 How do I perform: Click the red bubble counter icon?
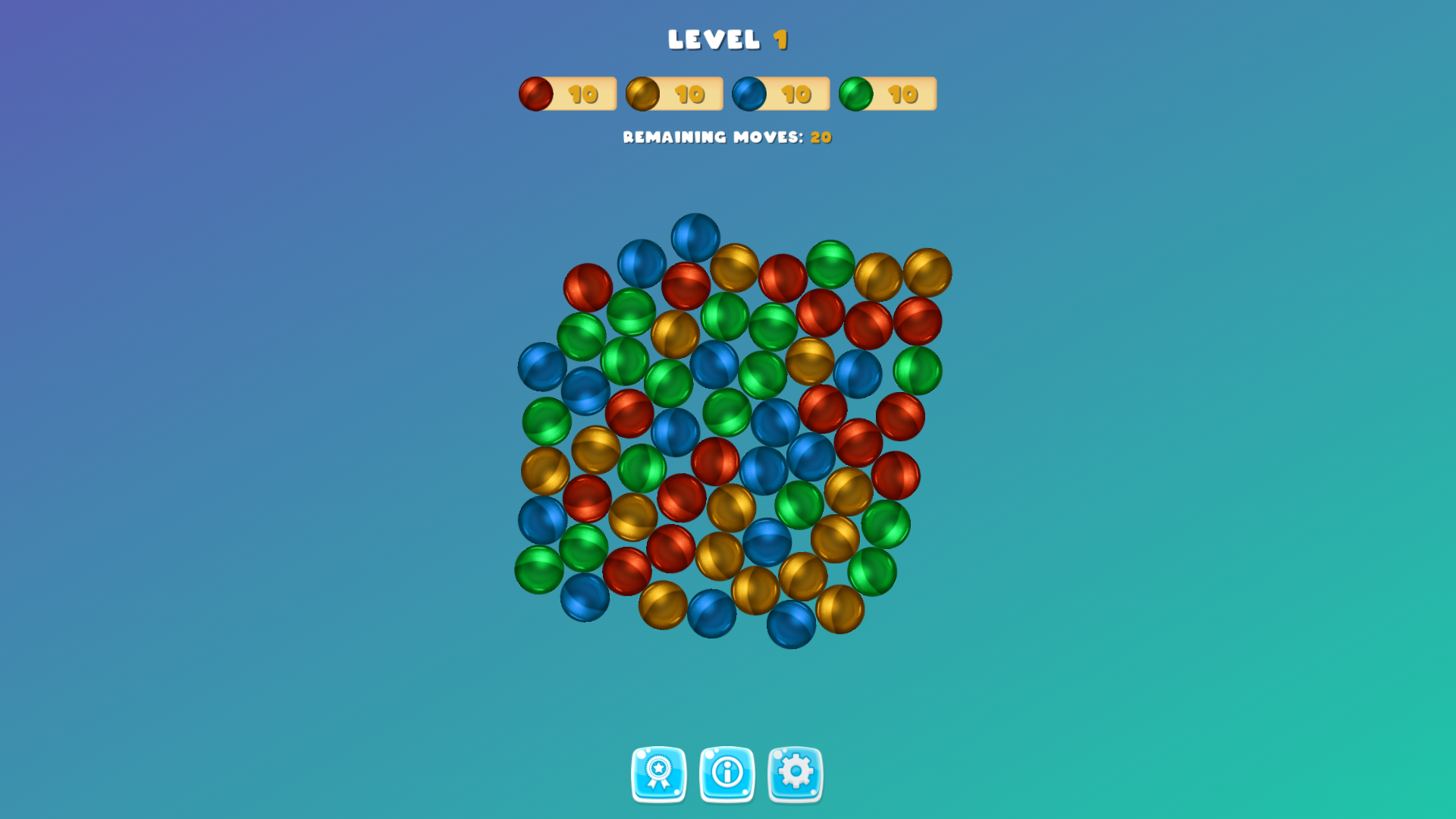(535, 93)
